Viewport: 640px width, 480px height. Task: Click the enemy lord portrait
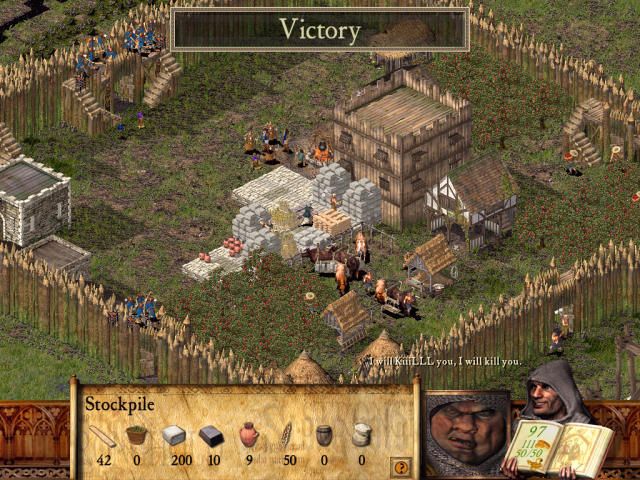468,433
